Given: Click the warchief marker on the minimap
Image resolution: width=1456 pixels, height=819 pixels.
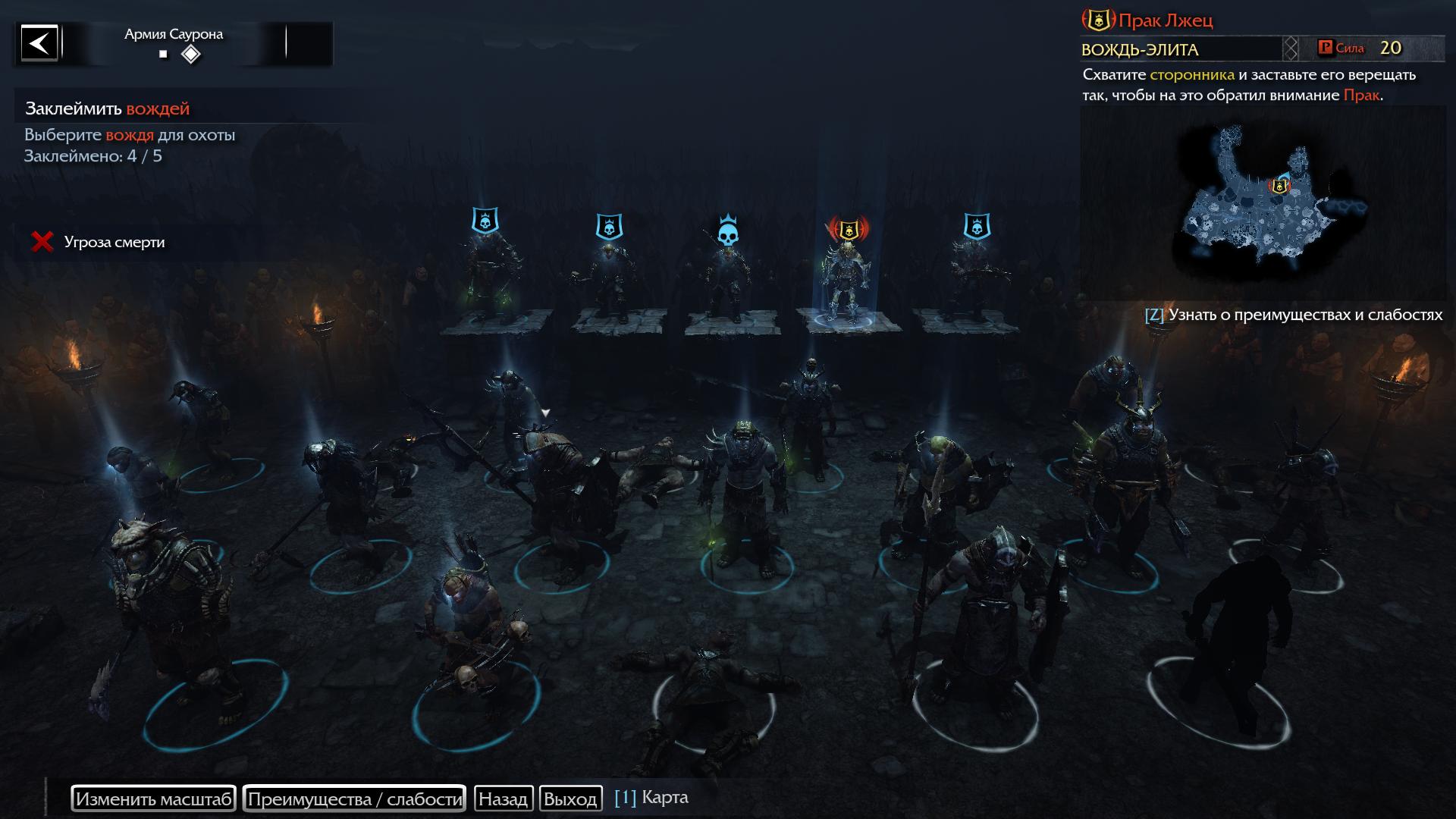Looking at the screenshot, I should (x=1279, y=185).
